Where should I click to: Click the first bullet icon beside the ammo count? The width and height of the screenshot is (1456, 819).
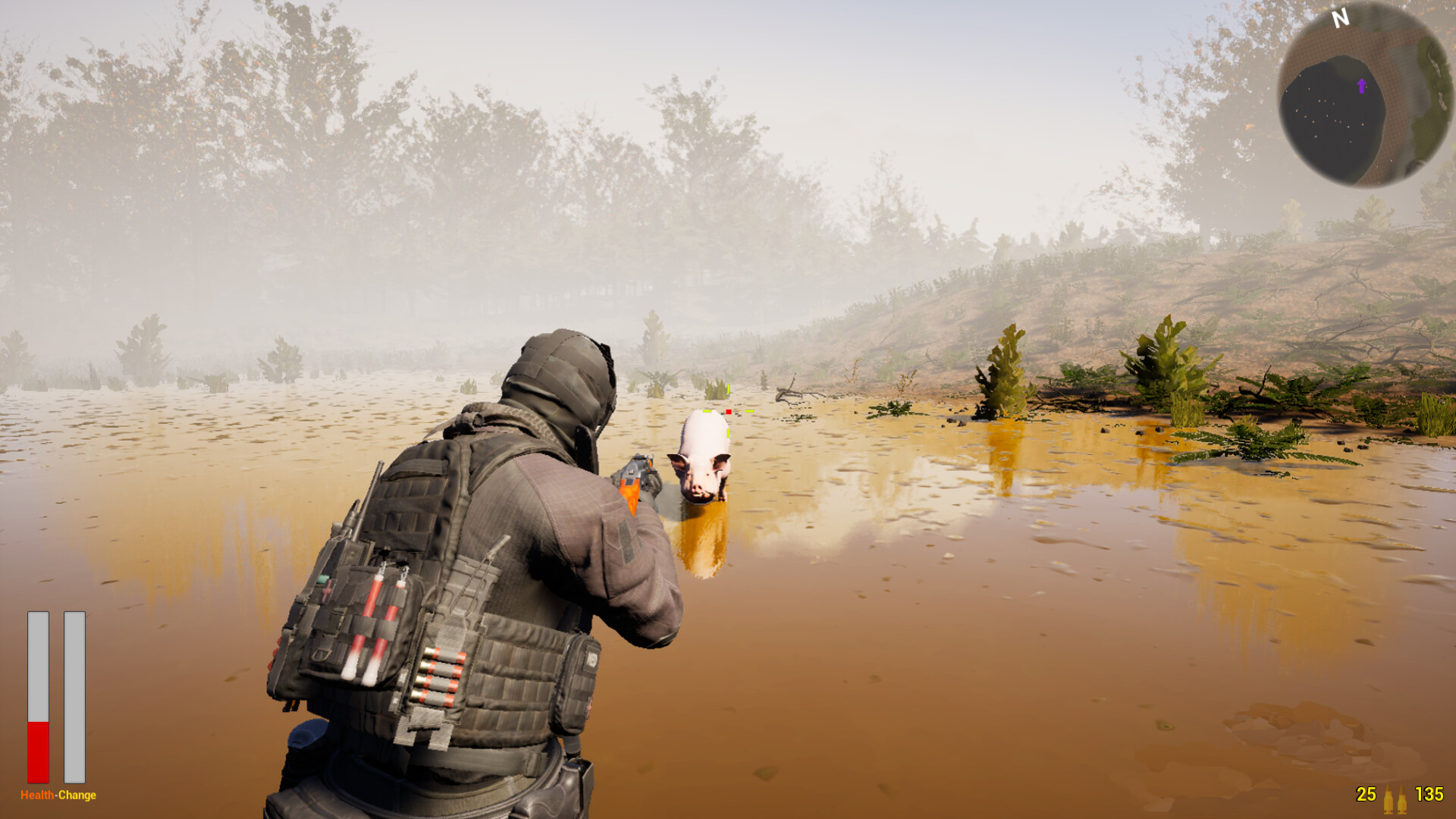[x=1389, y=800]
